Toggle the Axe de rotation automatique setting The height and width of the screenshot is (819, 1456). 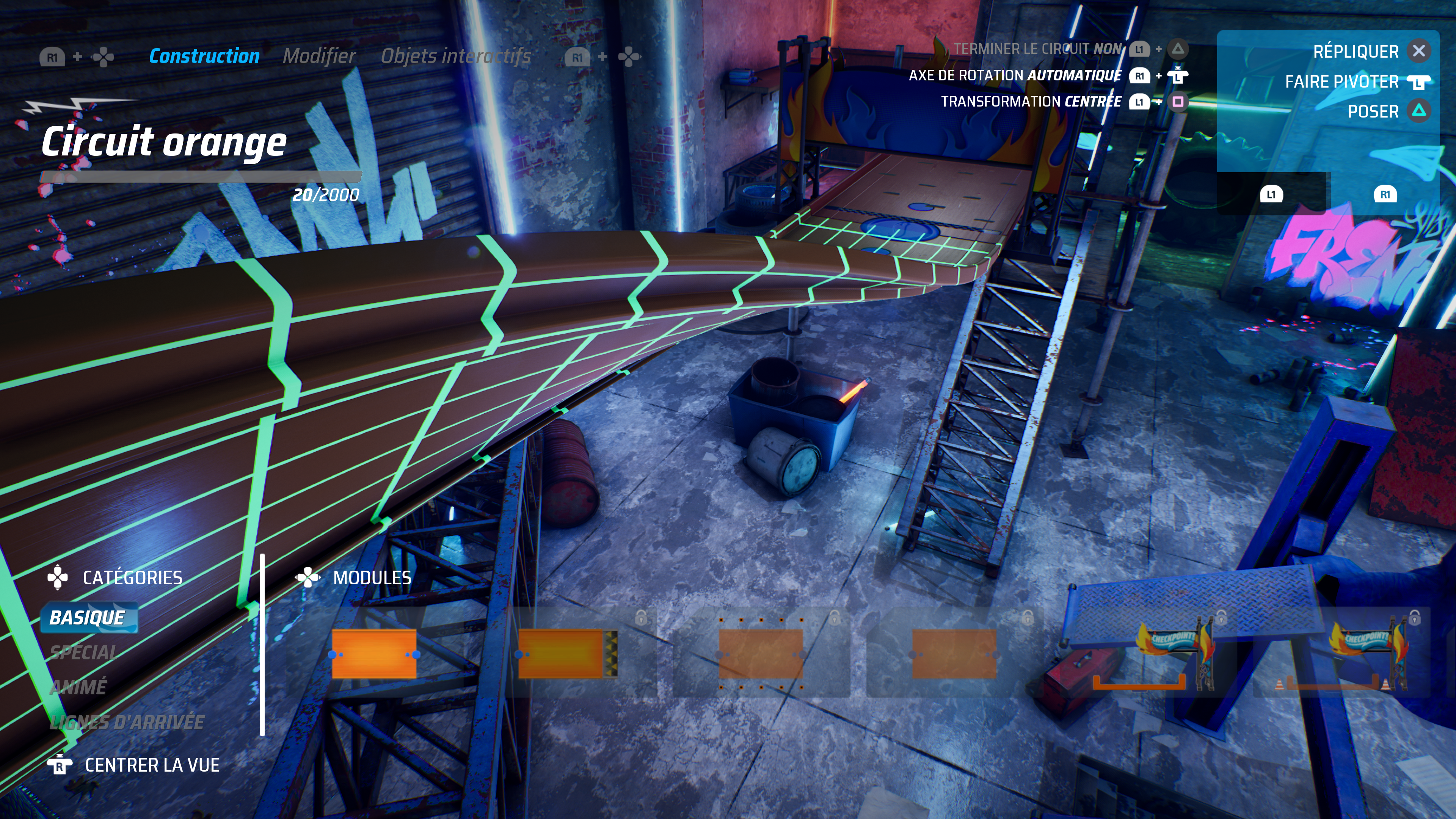1015,76
